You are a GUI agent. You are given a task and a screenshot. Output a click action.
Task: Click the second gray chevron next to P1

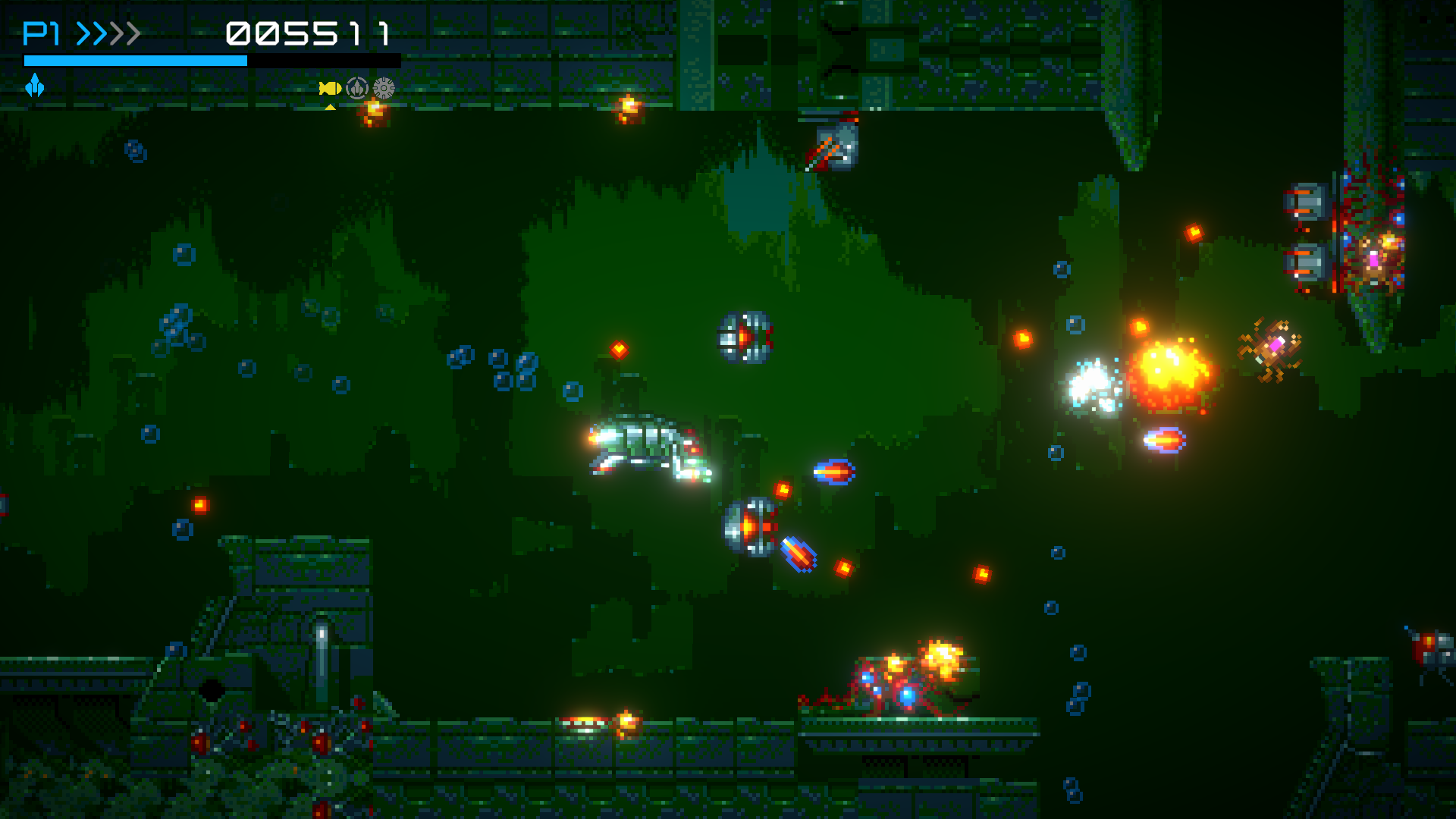tap(99, 33)
